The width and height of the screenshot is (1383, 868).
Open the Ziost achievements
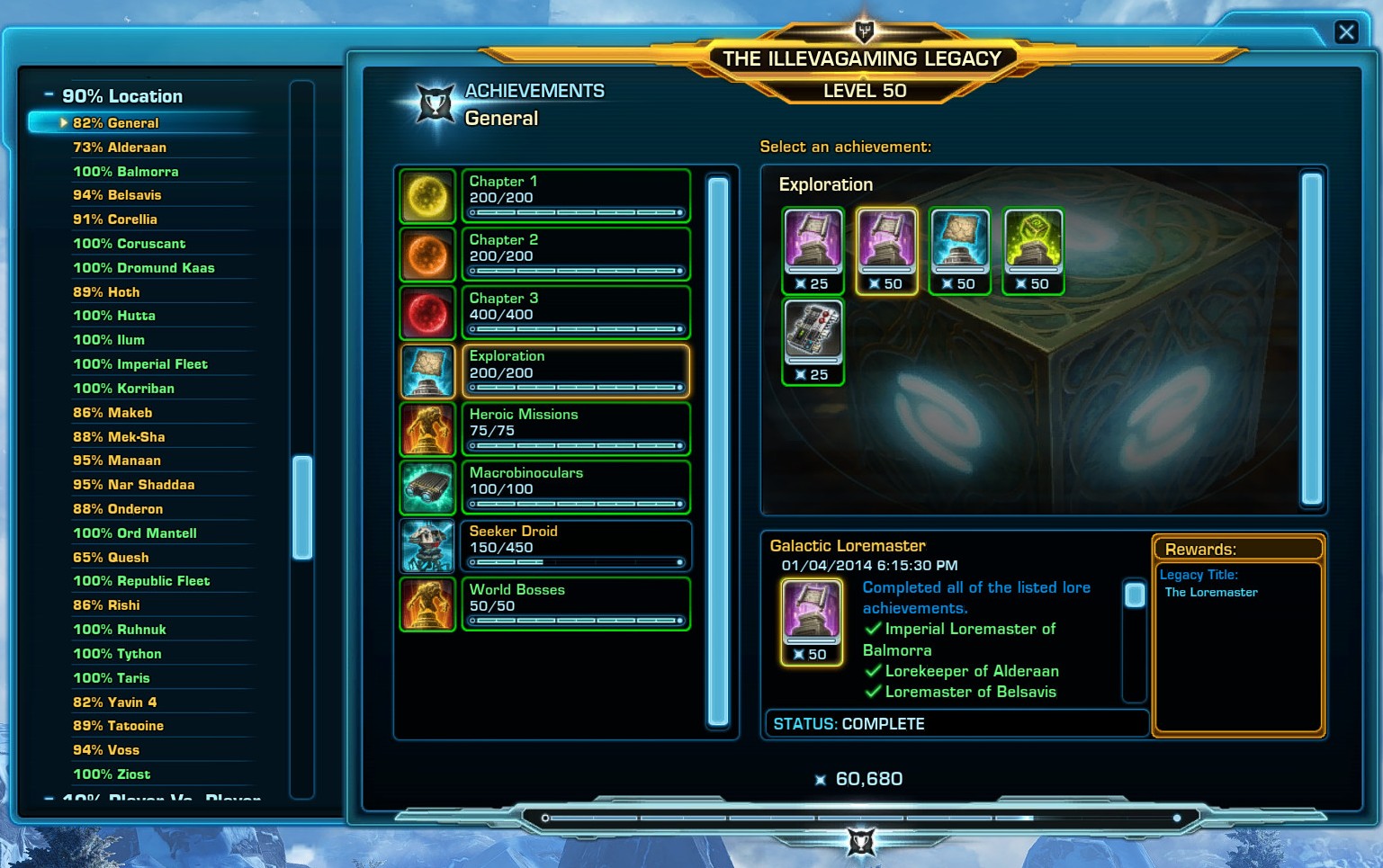pos(112,774)
